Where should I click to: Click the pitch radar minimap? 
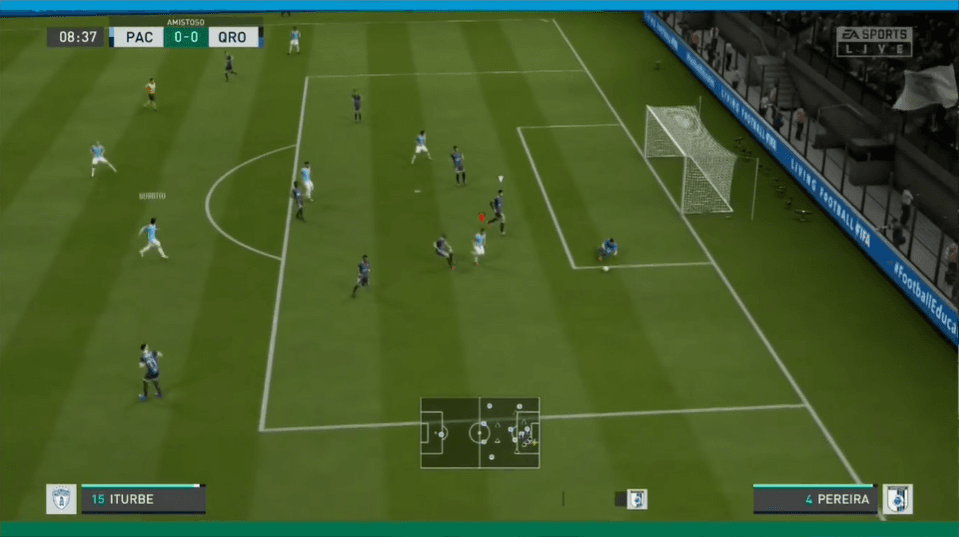point(480,432)
